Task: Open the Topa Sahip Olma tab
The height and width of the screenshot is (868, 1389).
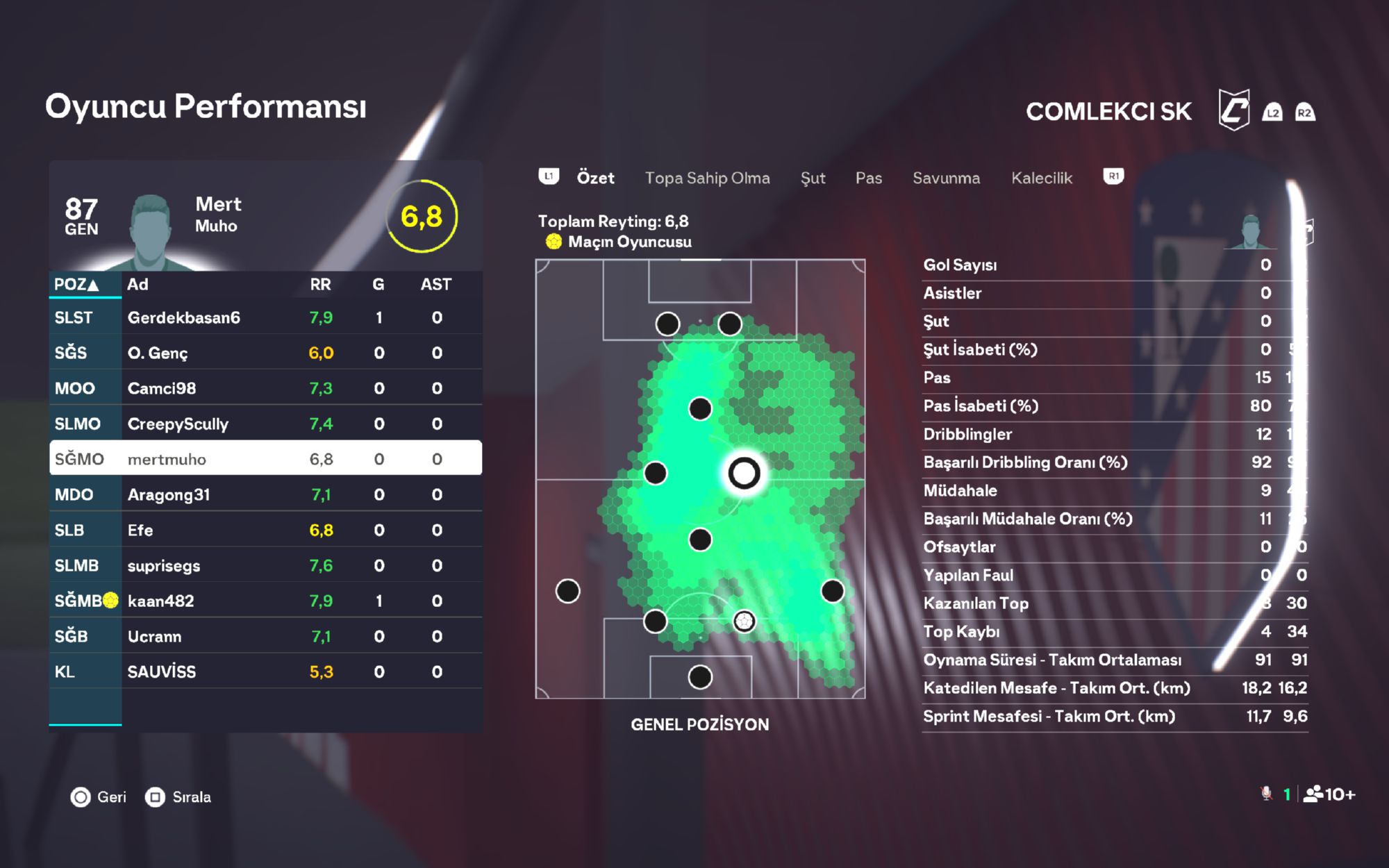Action: (707, 178)
